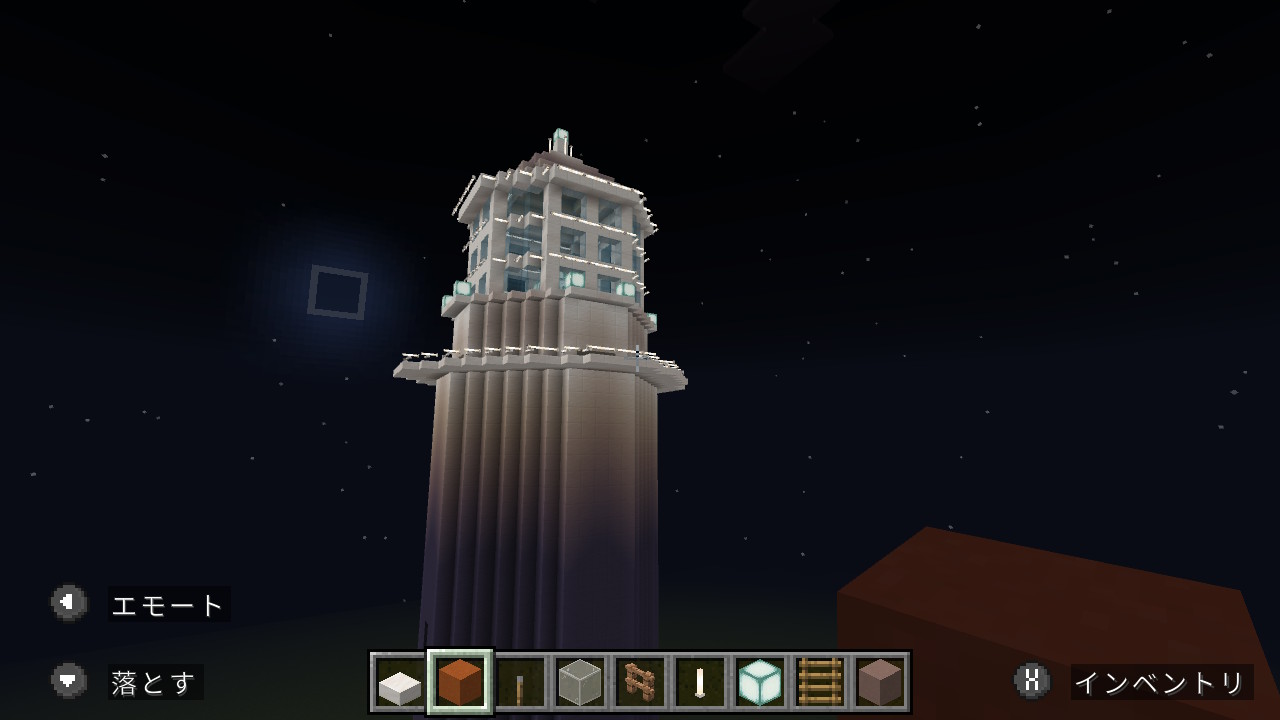Click the down d-pad icon beside 落とす
The width and height of the screenshot is (1280, 720).
click(68, 680)
